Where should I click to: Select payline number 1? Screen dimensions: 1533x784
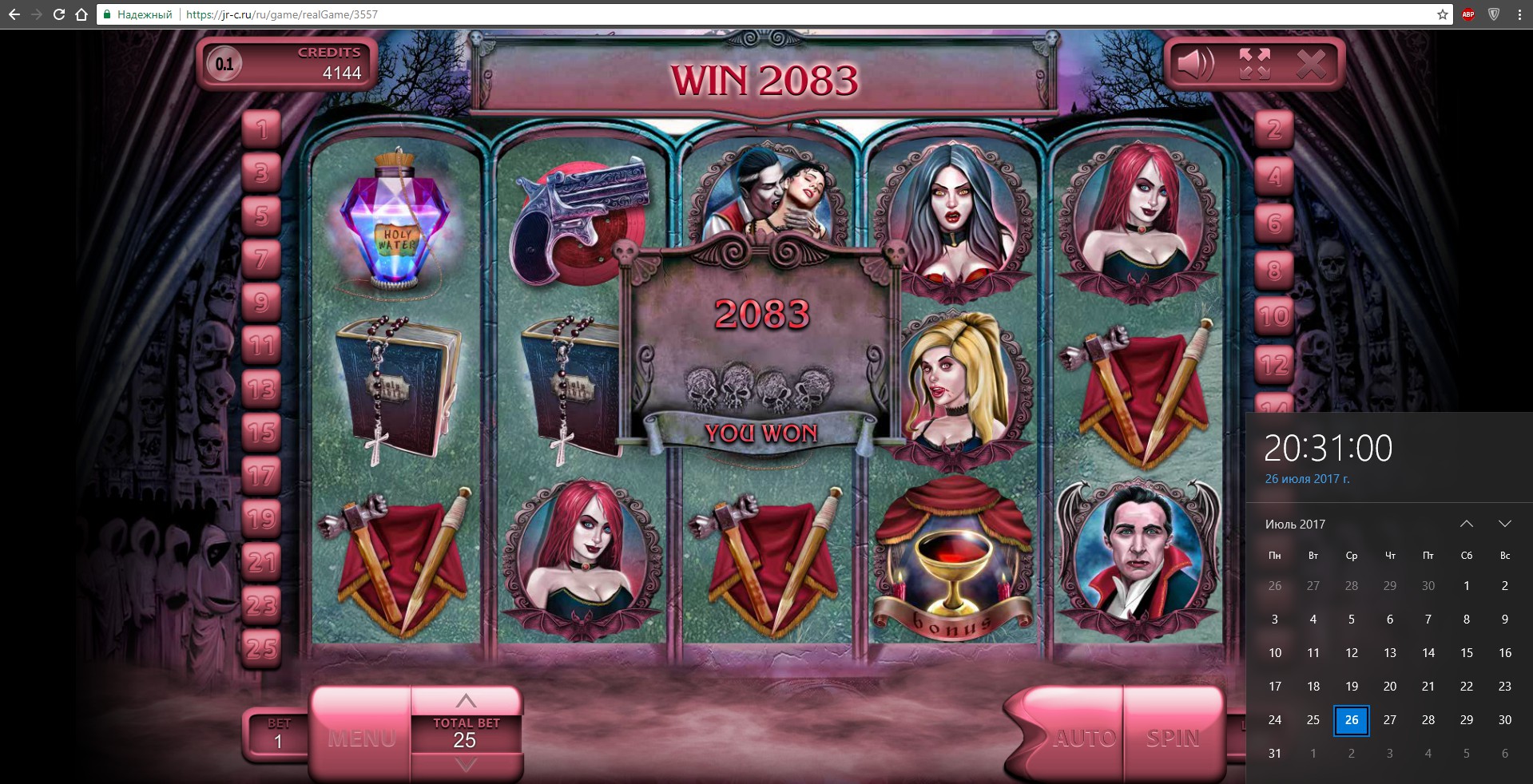pos(262,129)
